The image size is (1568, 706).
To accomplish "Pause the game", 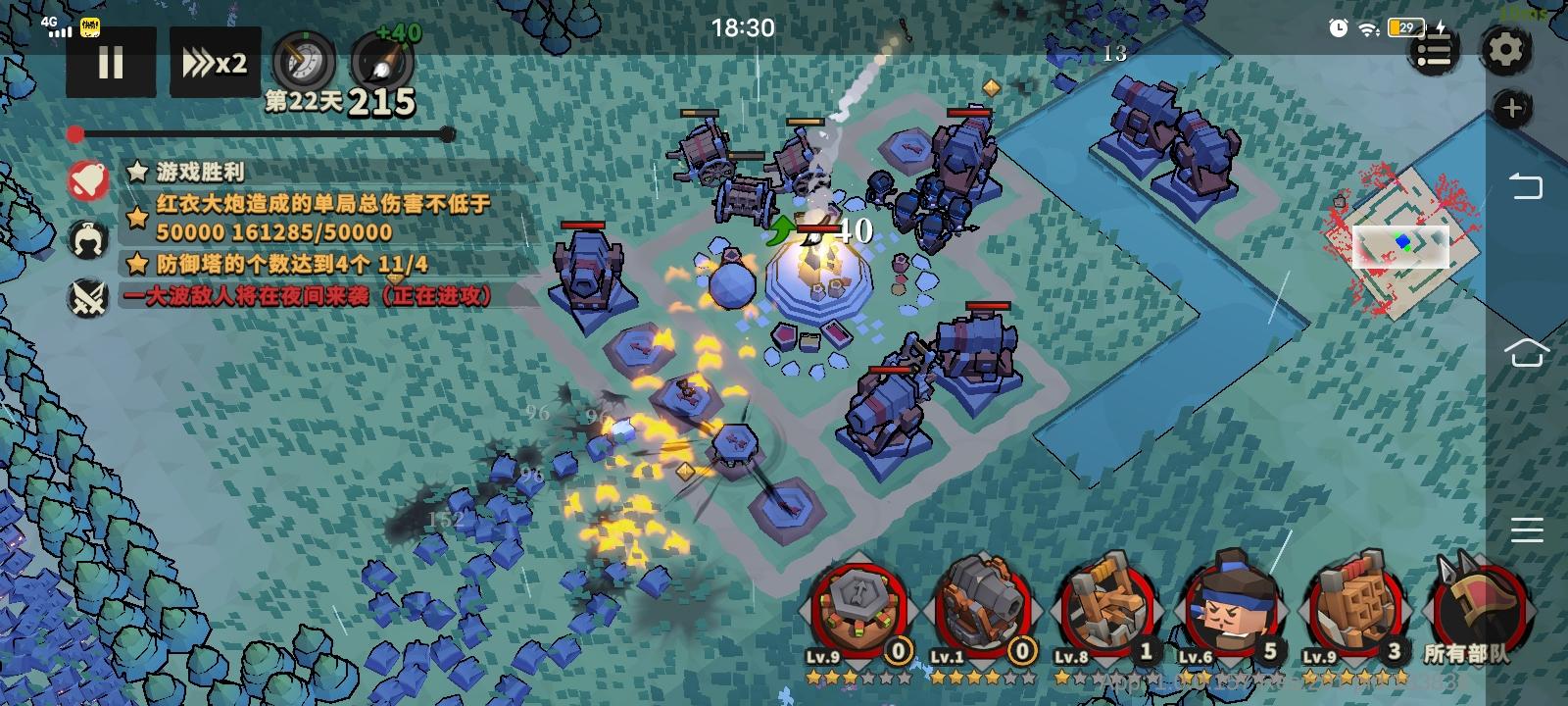I will pyautogui.click(x=111, y=63).
